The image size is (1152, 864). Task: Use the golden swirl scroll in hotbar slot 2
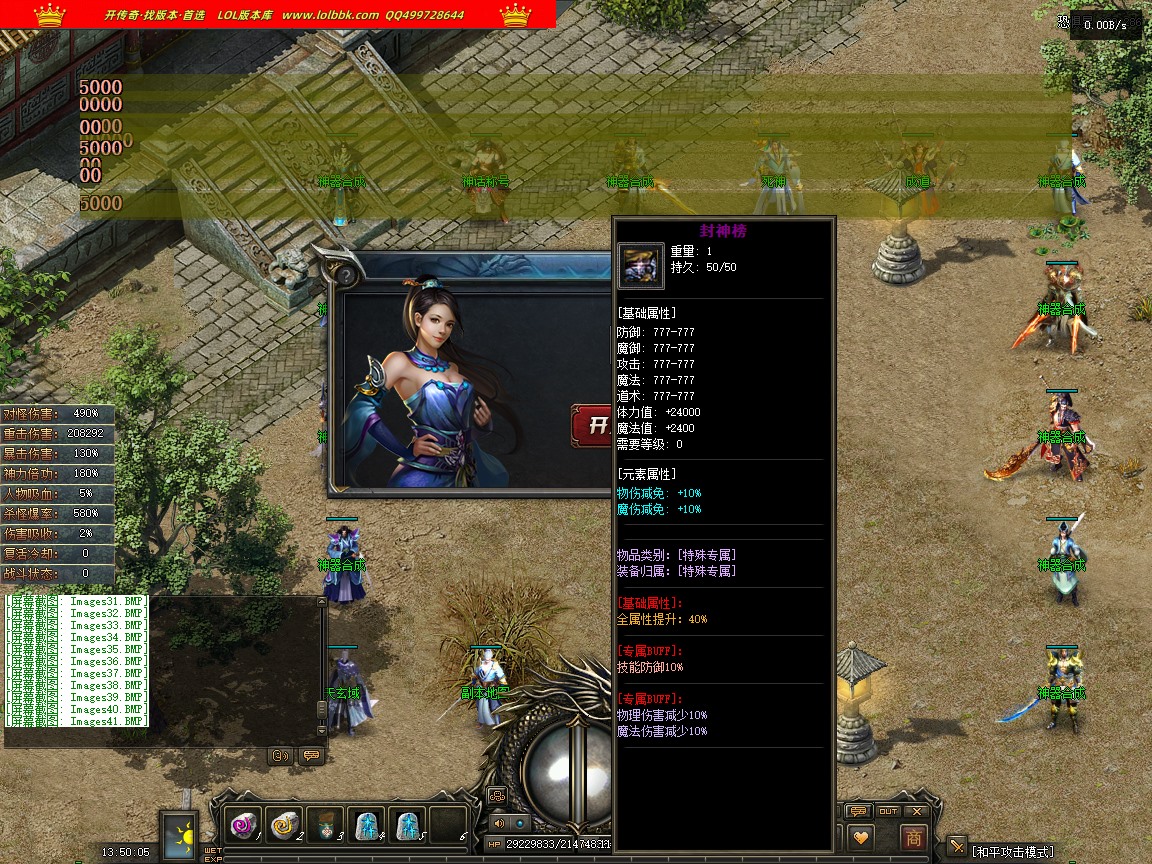click(284, 826)
